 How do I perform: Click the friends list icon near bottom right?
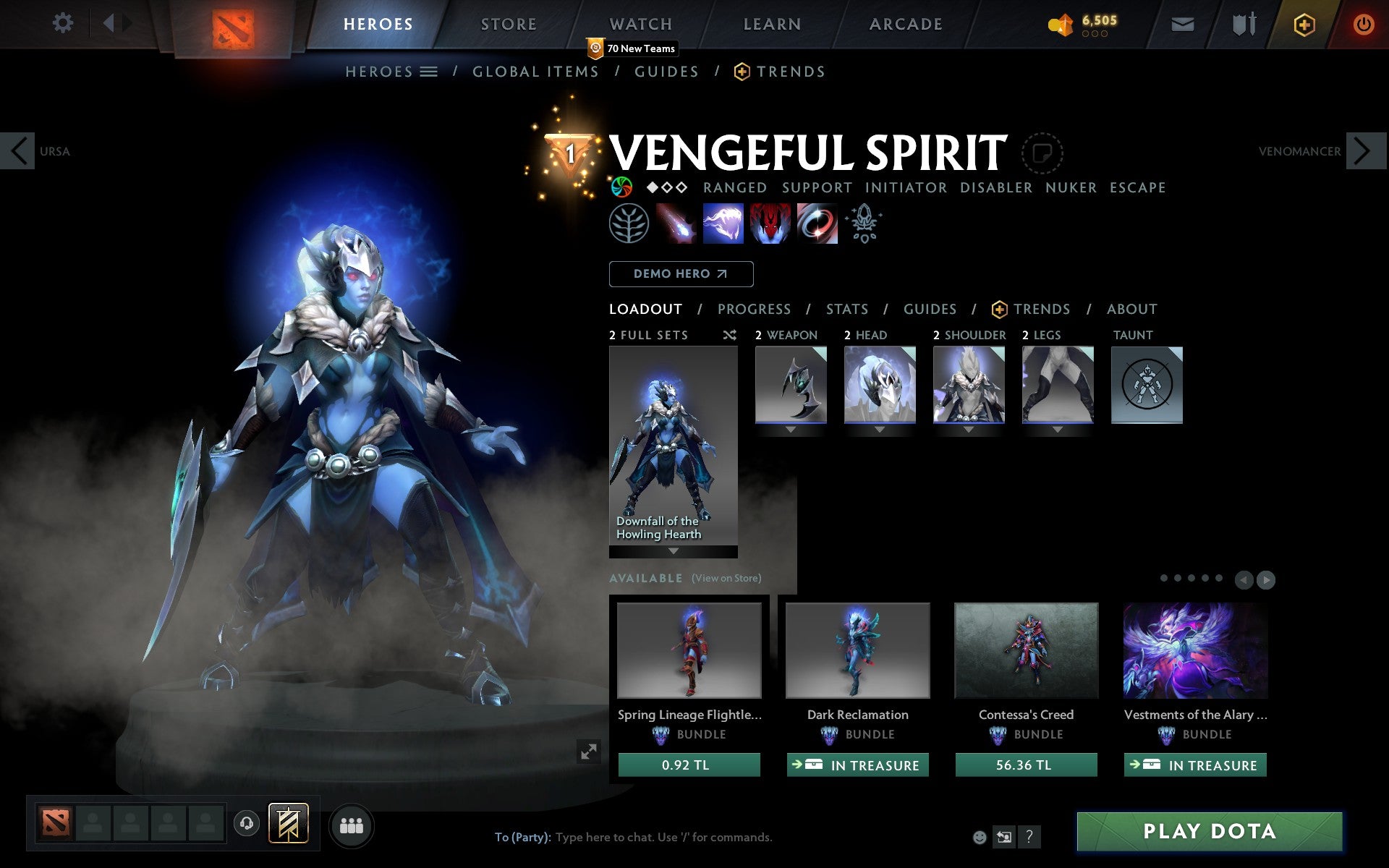point(352,825)
